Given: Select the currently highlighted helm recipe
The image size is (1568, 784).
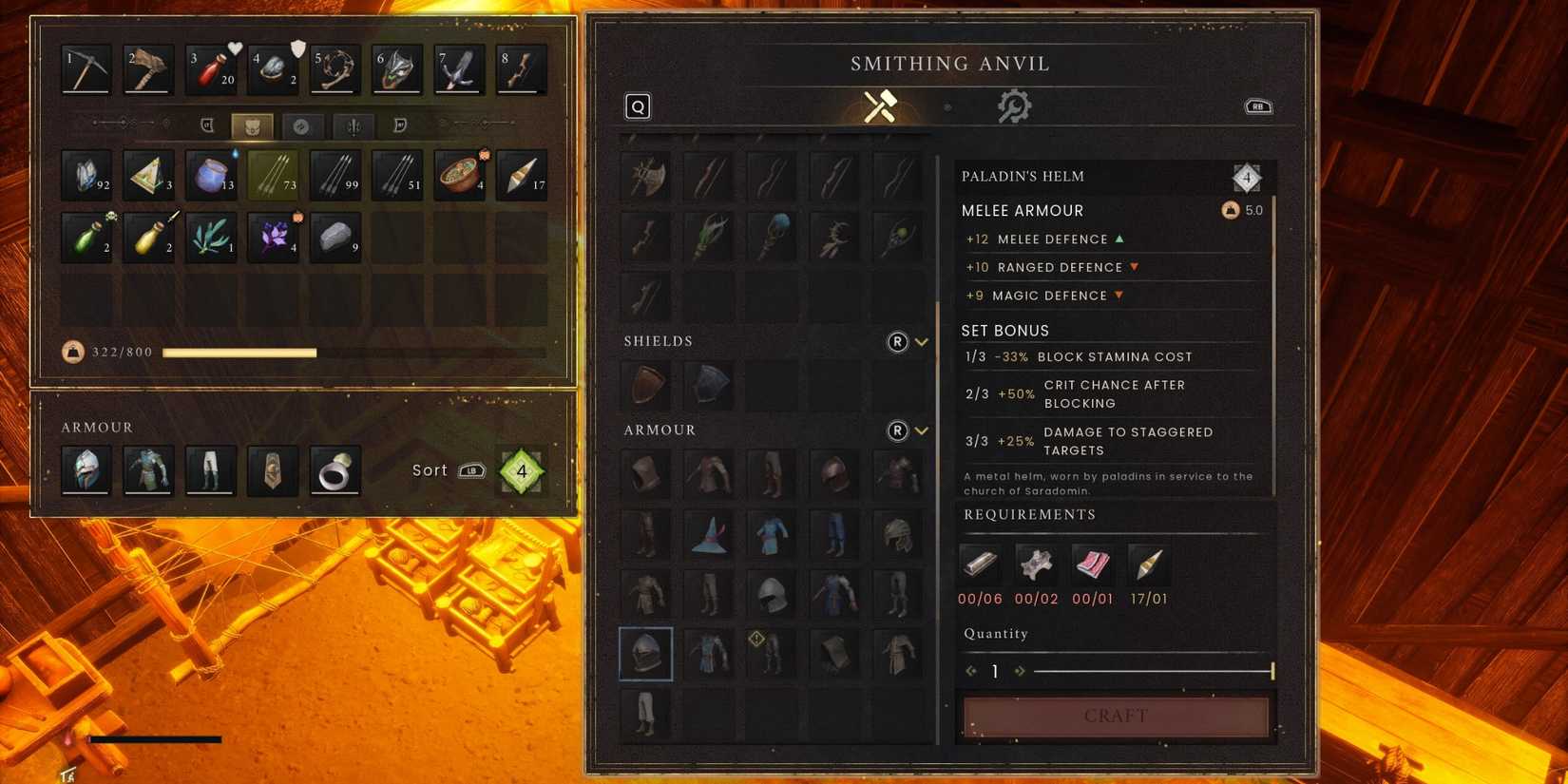Looking at the screenshot, I should pyautogui.click(x=646, y=655).
